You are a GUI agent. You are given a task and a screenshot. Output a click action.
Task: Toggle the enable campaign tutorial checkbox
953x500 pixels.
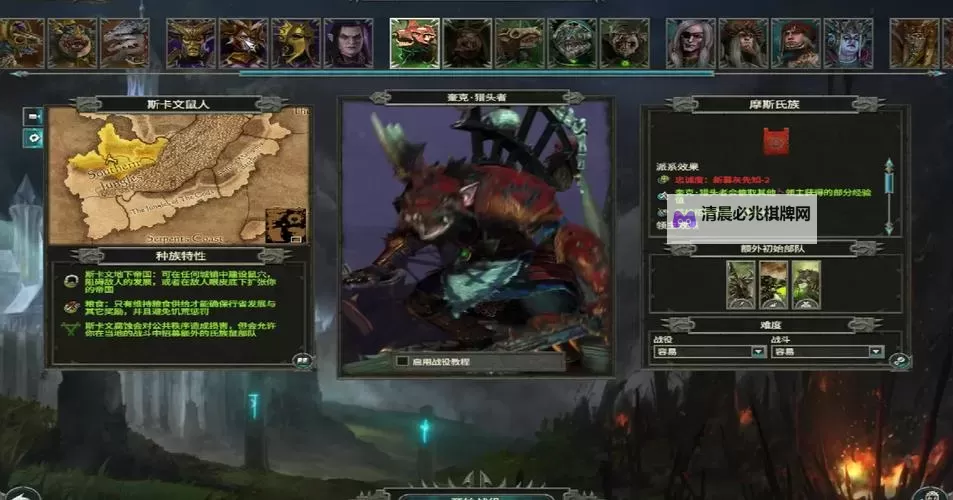coord(402,361)
